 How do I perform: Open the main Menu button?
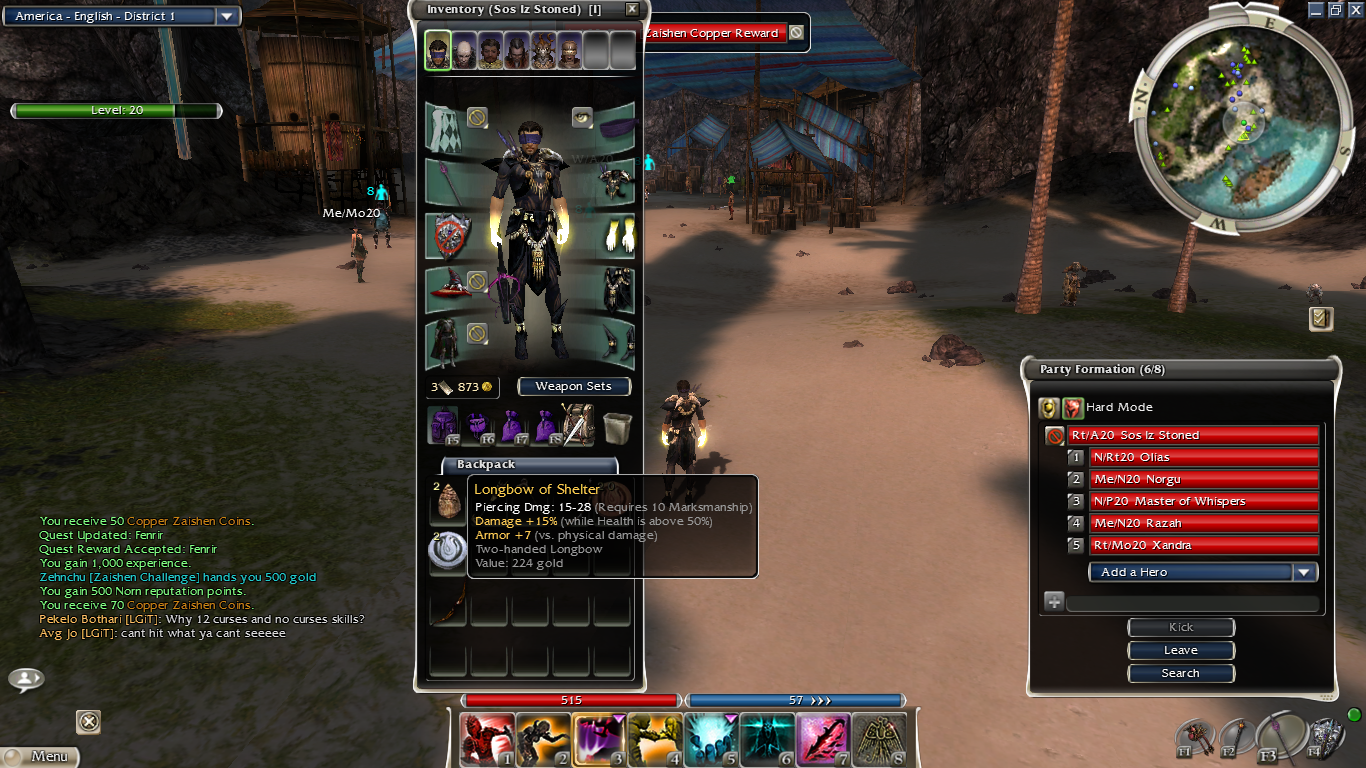[x=40, y=756]
